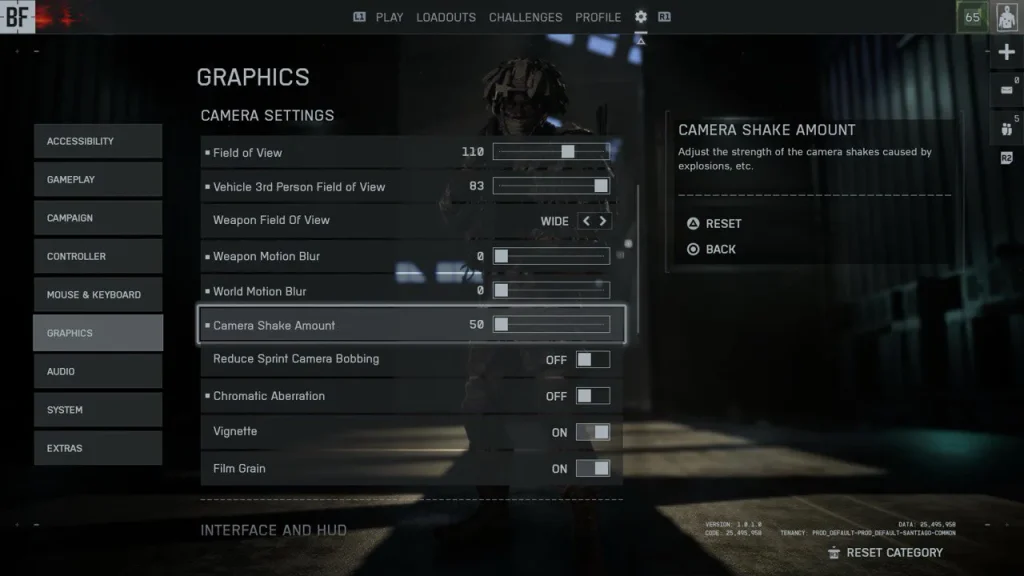Go to Mouse & Keyboard settings
This screenshot has width=1024, height=576.
[97, 295]
